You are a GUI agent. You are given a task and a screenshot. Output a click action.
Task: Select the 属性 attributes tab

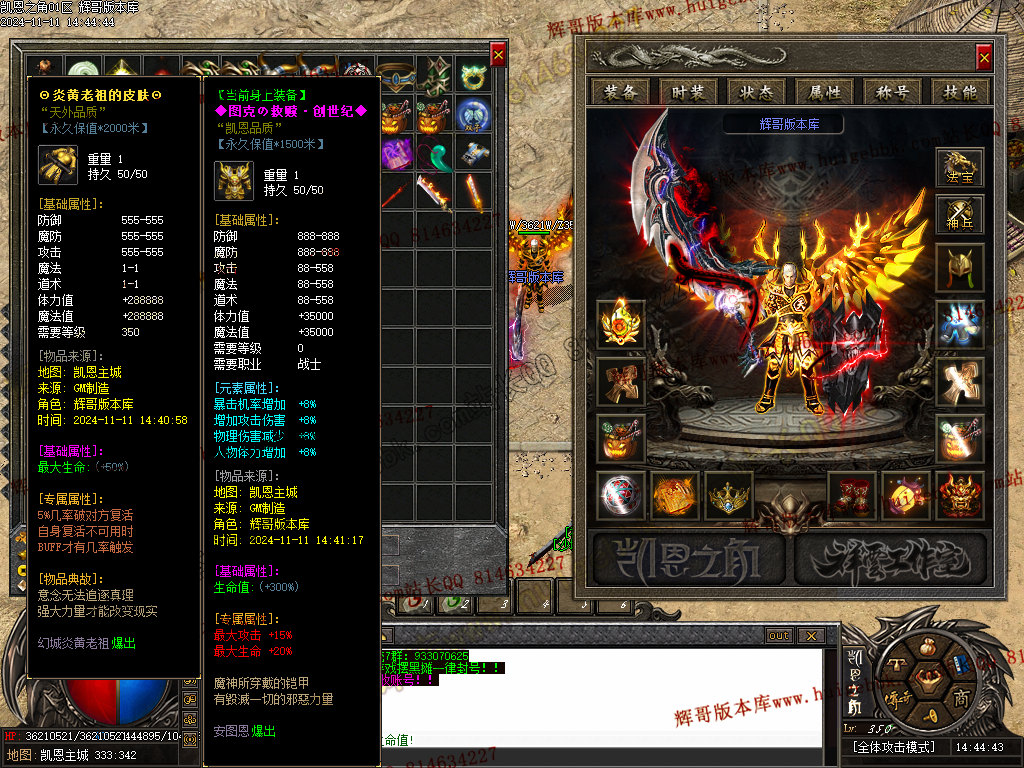tap(825, 92)
